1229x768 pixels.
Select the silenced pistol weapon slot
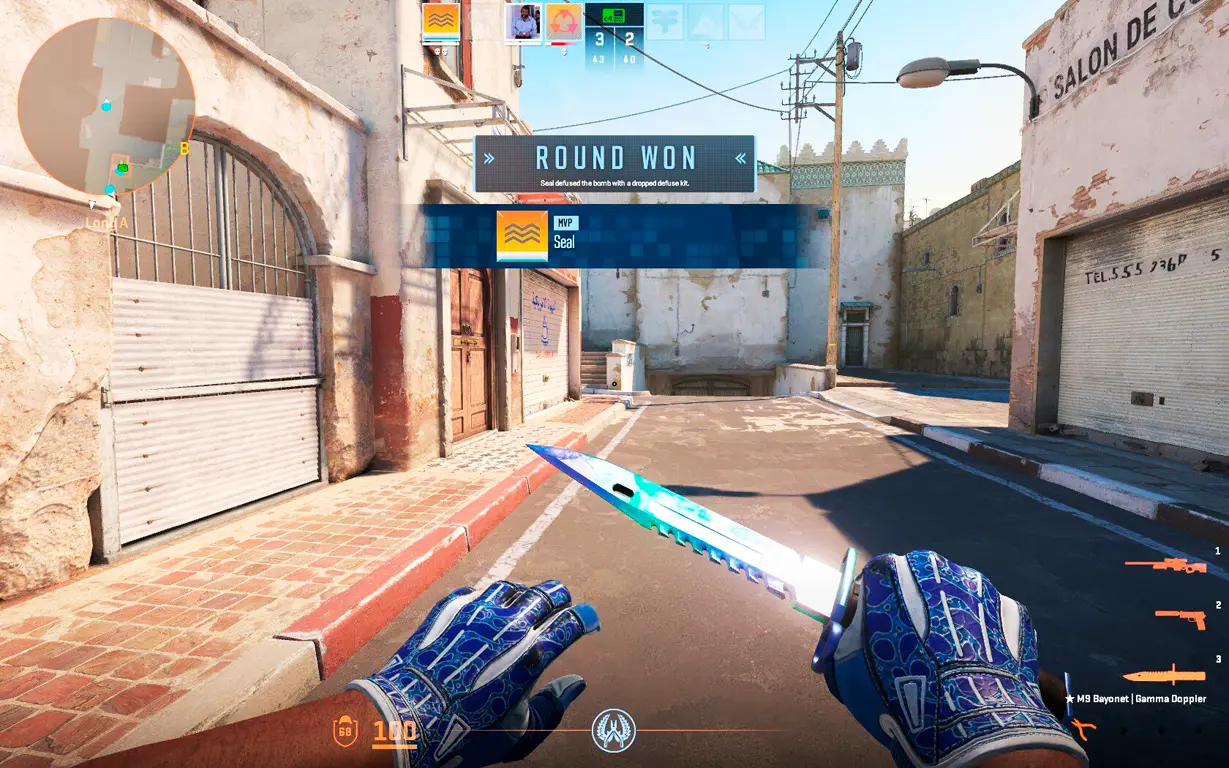pos(1180,619)
